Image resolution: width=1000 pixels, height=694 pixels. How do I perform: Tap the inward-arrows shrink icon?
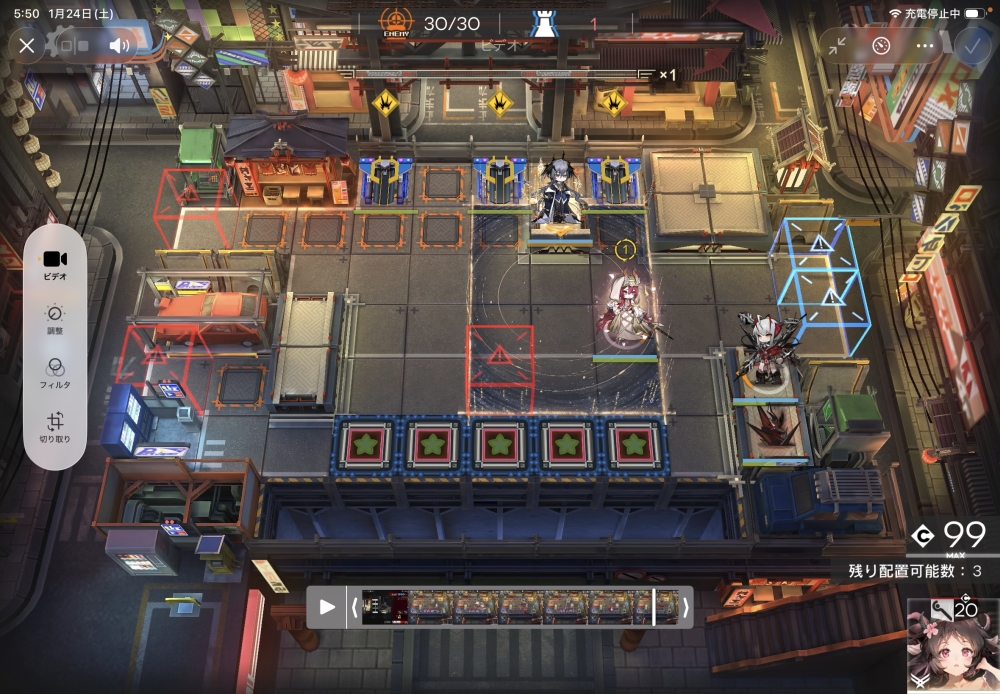click(838, 45)
